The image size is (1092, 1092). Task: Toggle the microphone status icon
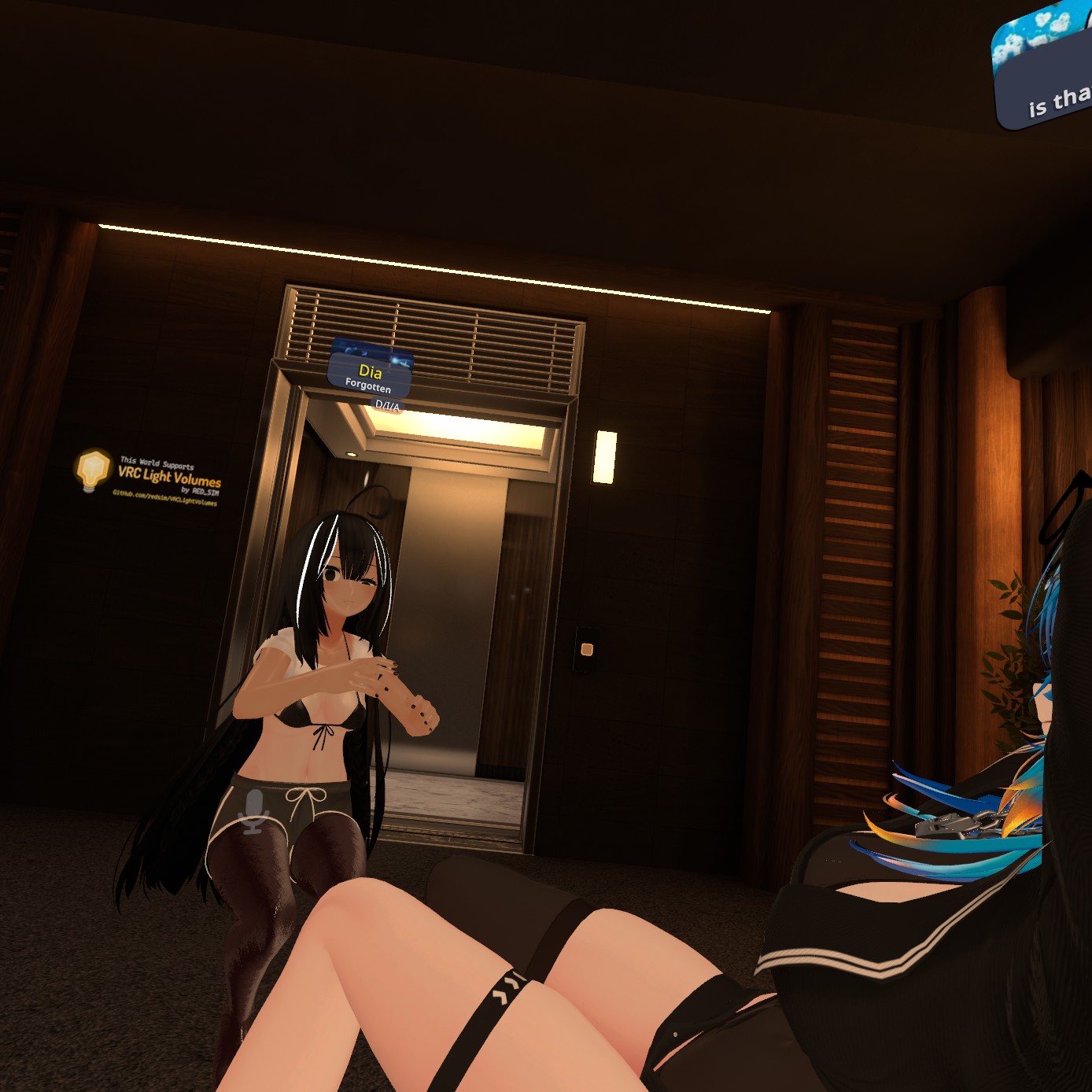coord(254,812)
